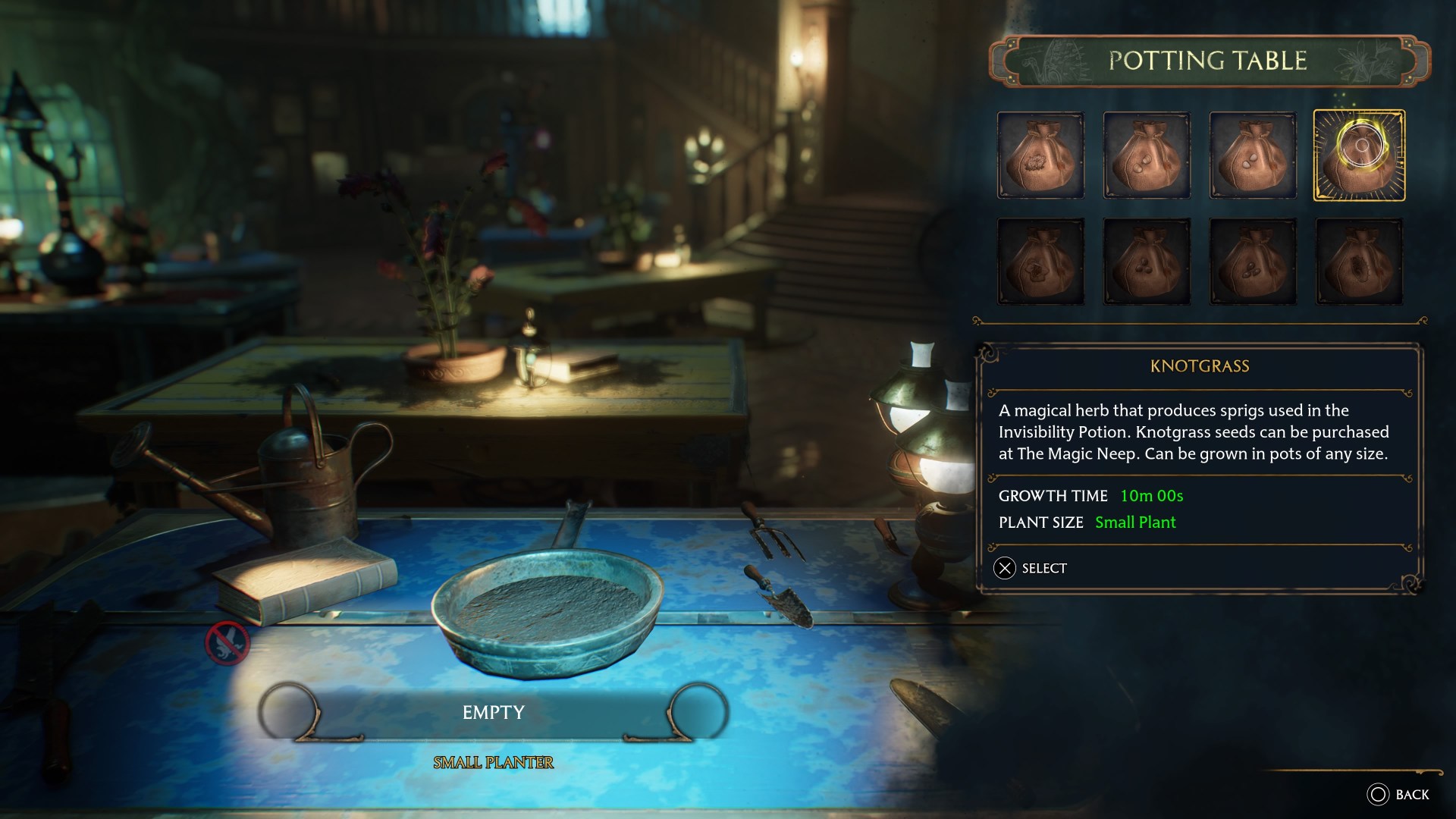The height and width of the screenshot is (819, 1456).
Task: Pick the seed pouch showing two acorn seeds
Action: (1147, 155)
